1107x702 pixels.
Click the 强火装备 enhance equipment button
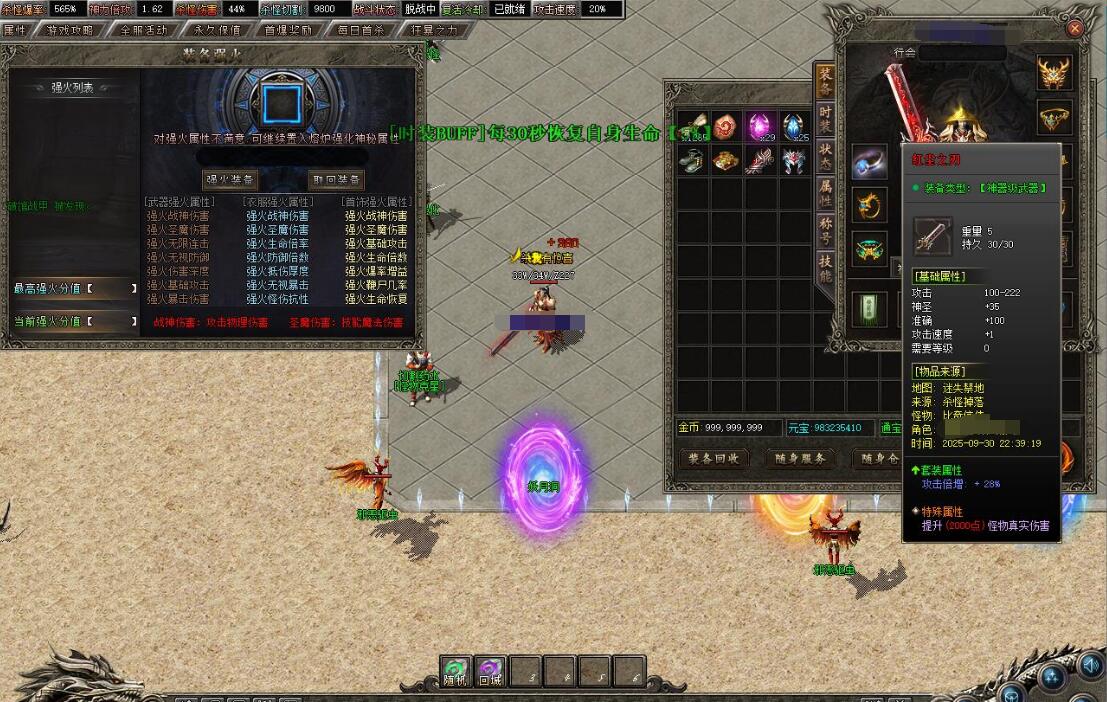(230, 180)
